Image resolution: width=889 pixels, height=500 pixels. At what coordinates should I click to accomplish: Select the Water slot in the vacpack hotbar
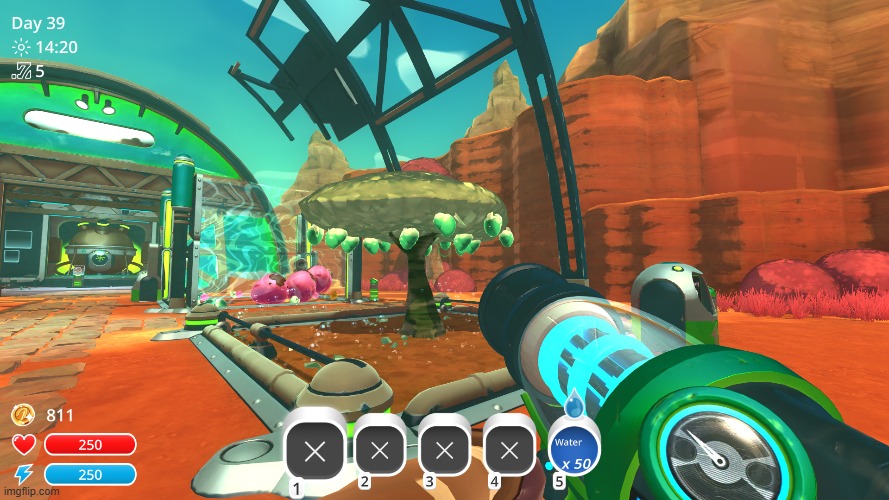coord(573,449)
